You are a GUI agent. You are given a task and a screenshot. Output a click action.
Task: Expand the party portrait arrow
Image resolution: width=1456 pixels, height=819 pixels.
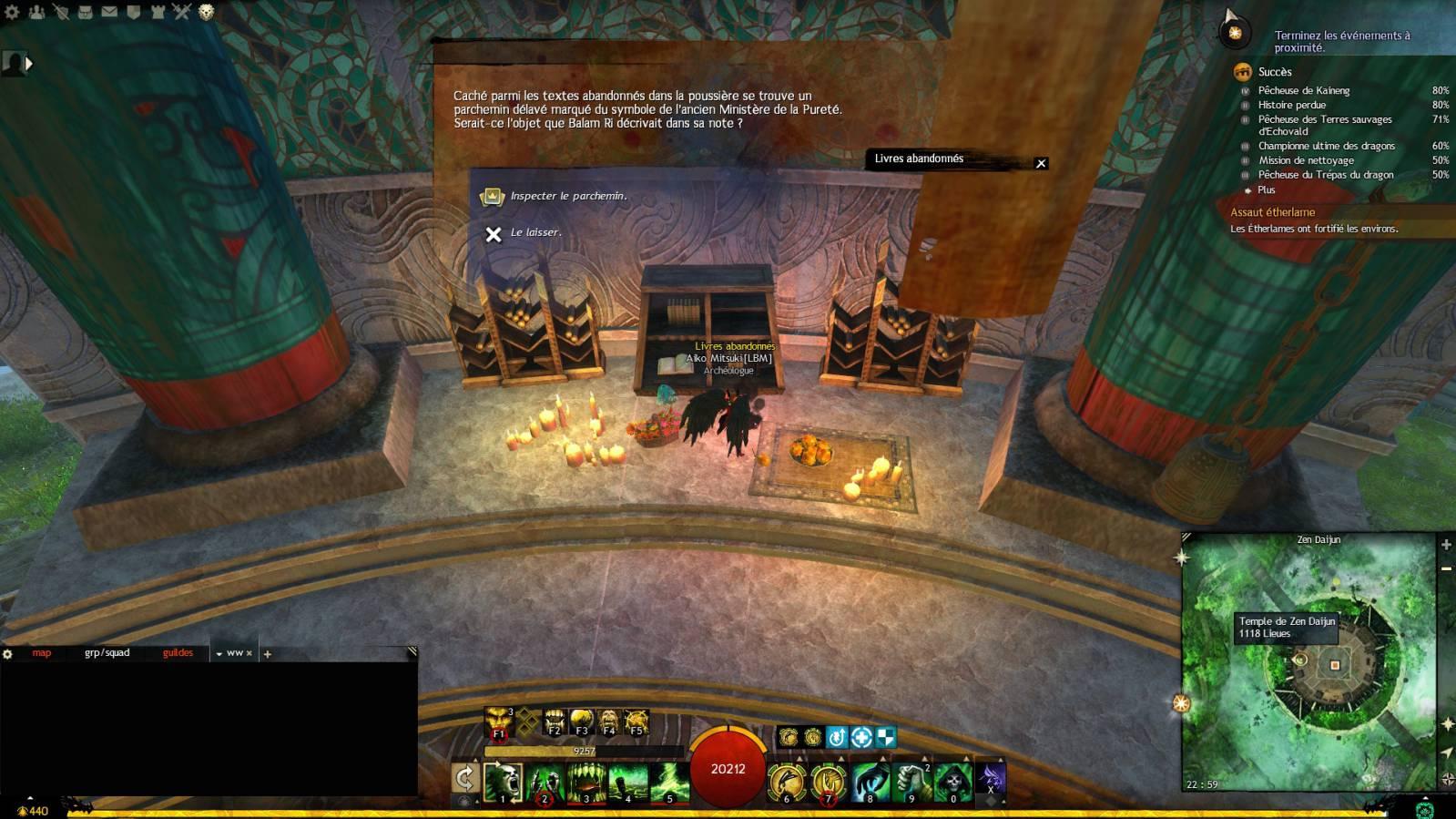coord(29,64)
